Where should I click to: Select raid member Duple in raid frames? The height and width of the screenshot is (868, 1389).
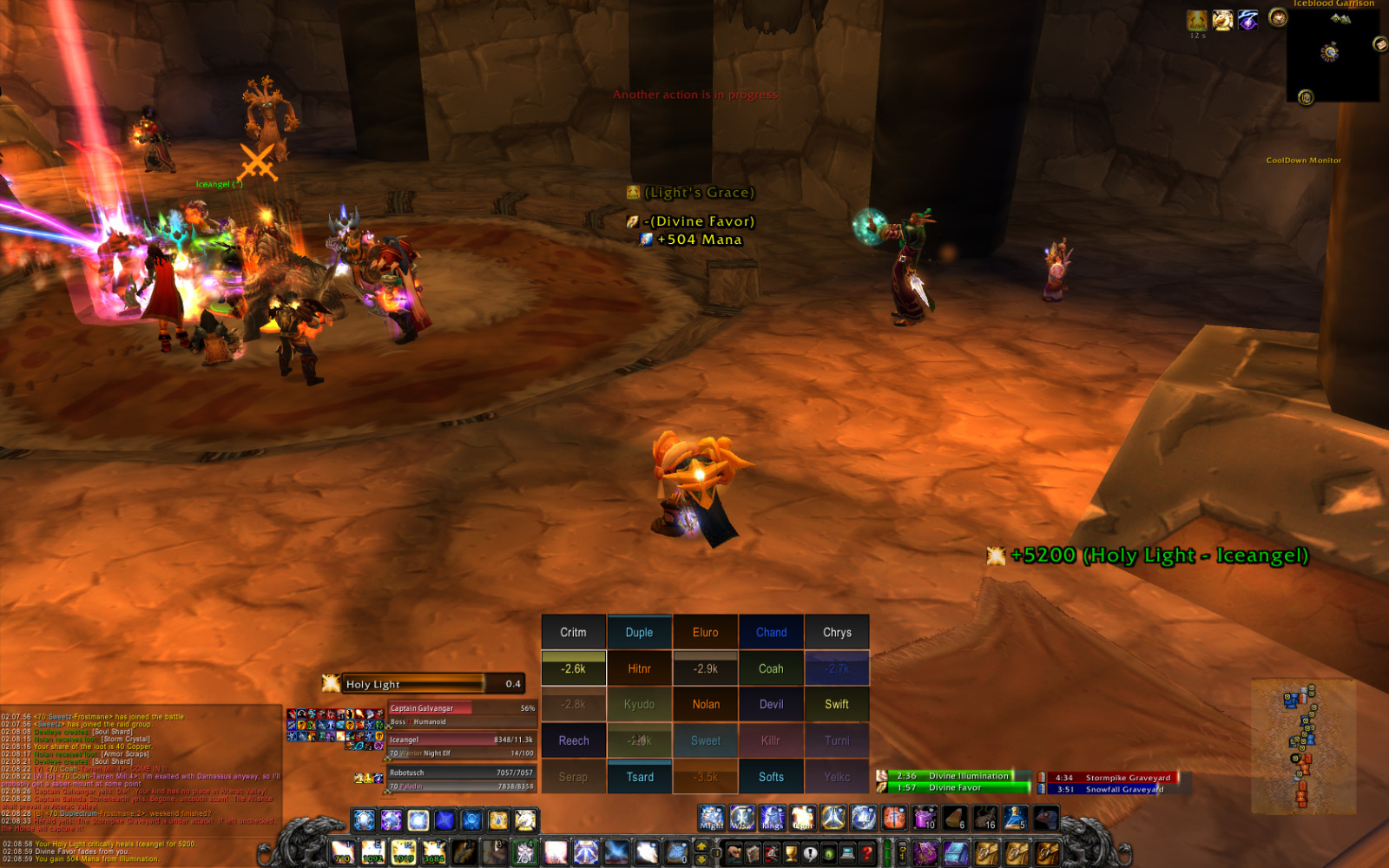[x=639, y=633]
